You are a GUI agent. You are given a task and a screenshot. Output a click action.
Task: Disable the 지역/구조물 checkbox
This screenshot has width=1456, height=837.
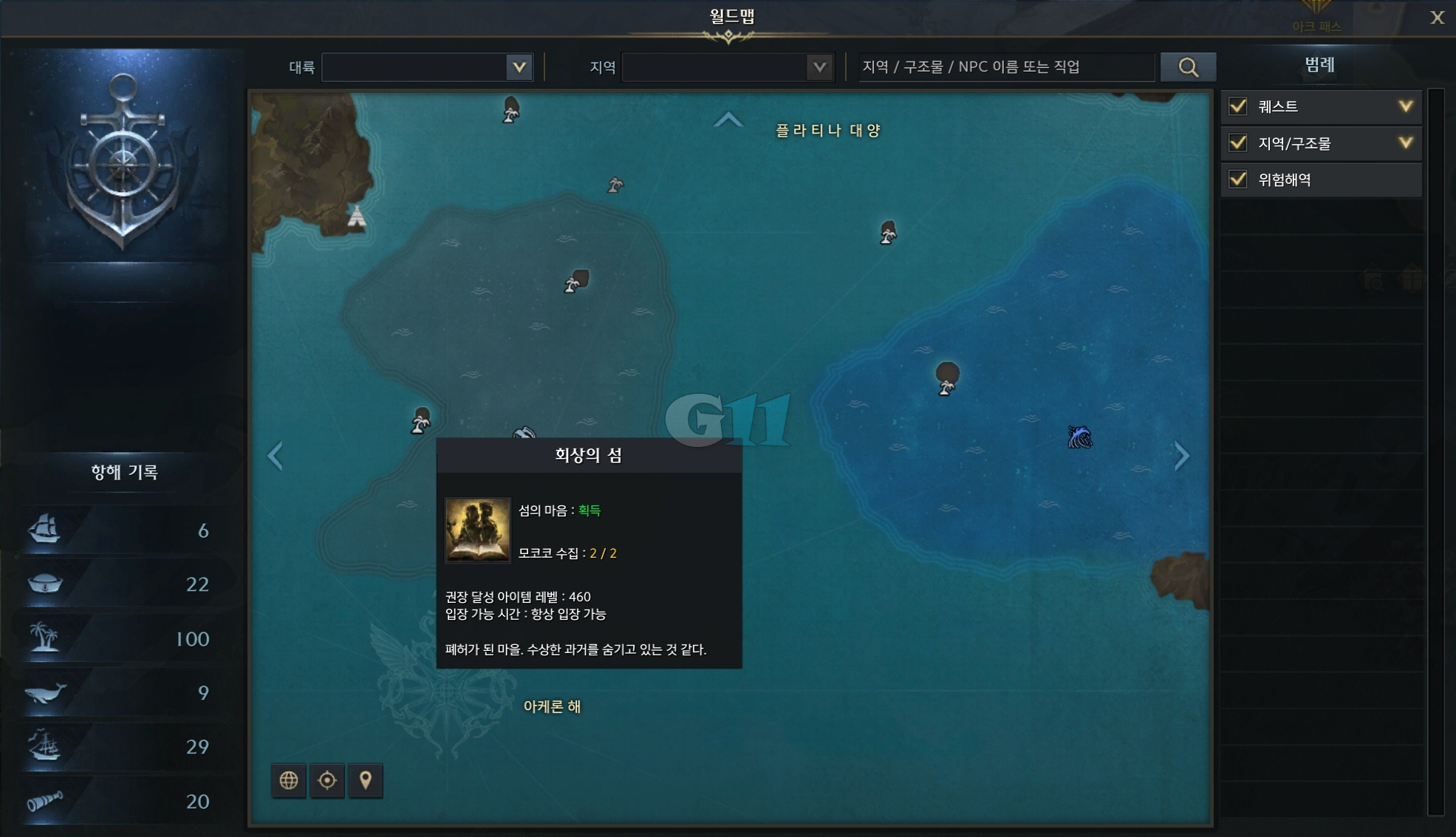pos(1237,143)
